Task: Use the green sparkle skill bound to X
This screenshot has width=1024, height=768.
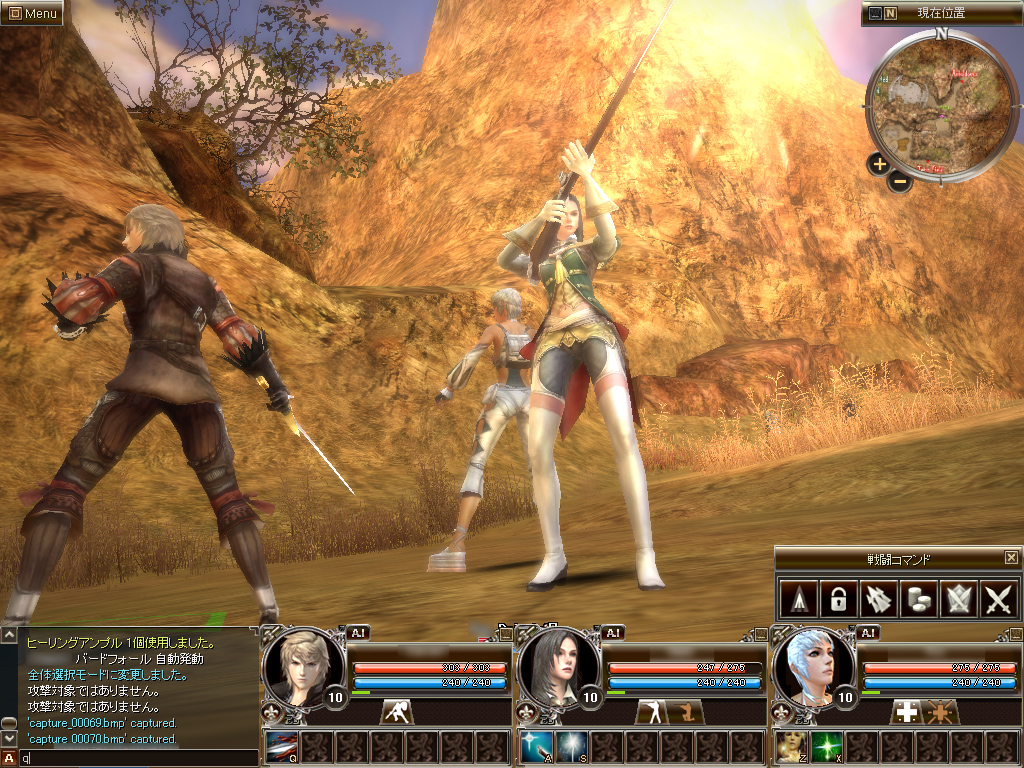Action: coord(826,747)
